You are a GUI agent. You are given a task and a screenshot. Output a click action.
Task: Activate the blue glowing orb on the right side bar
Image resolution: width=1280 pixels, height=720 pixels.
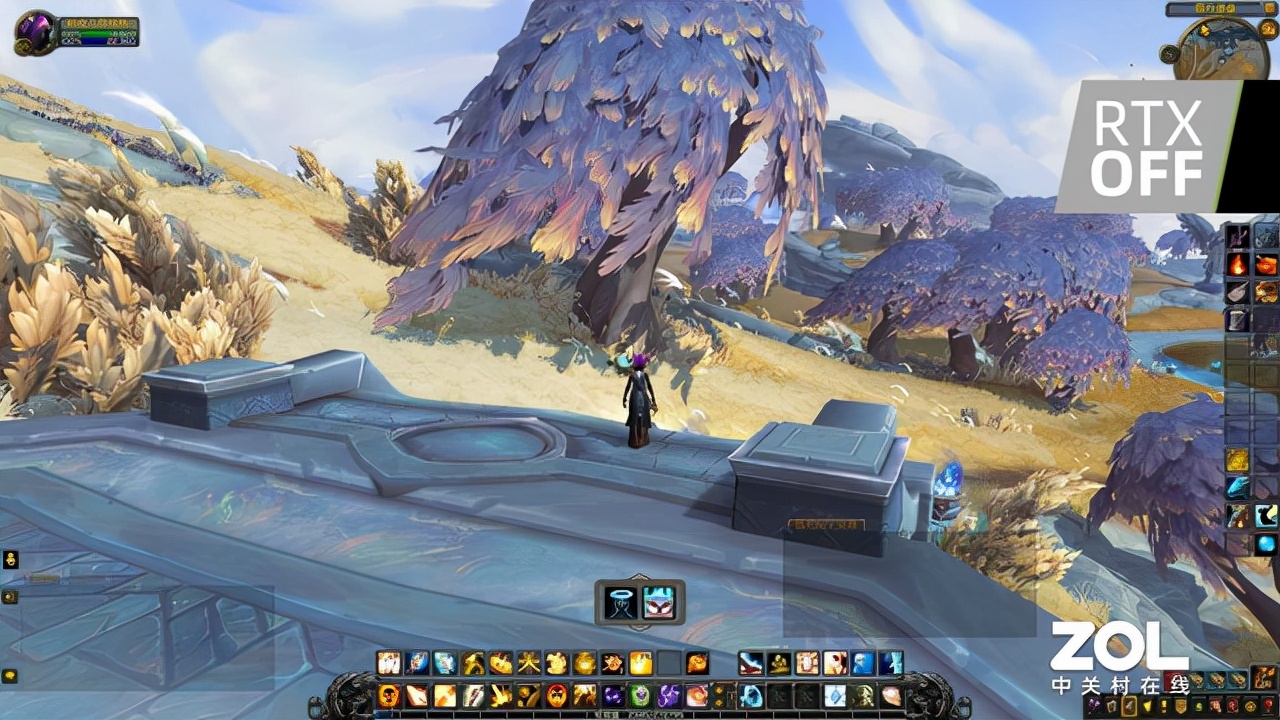click(1266, 544)
